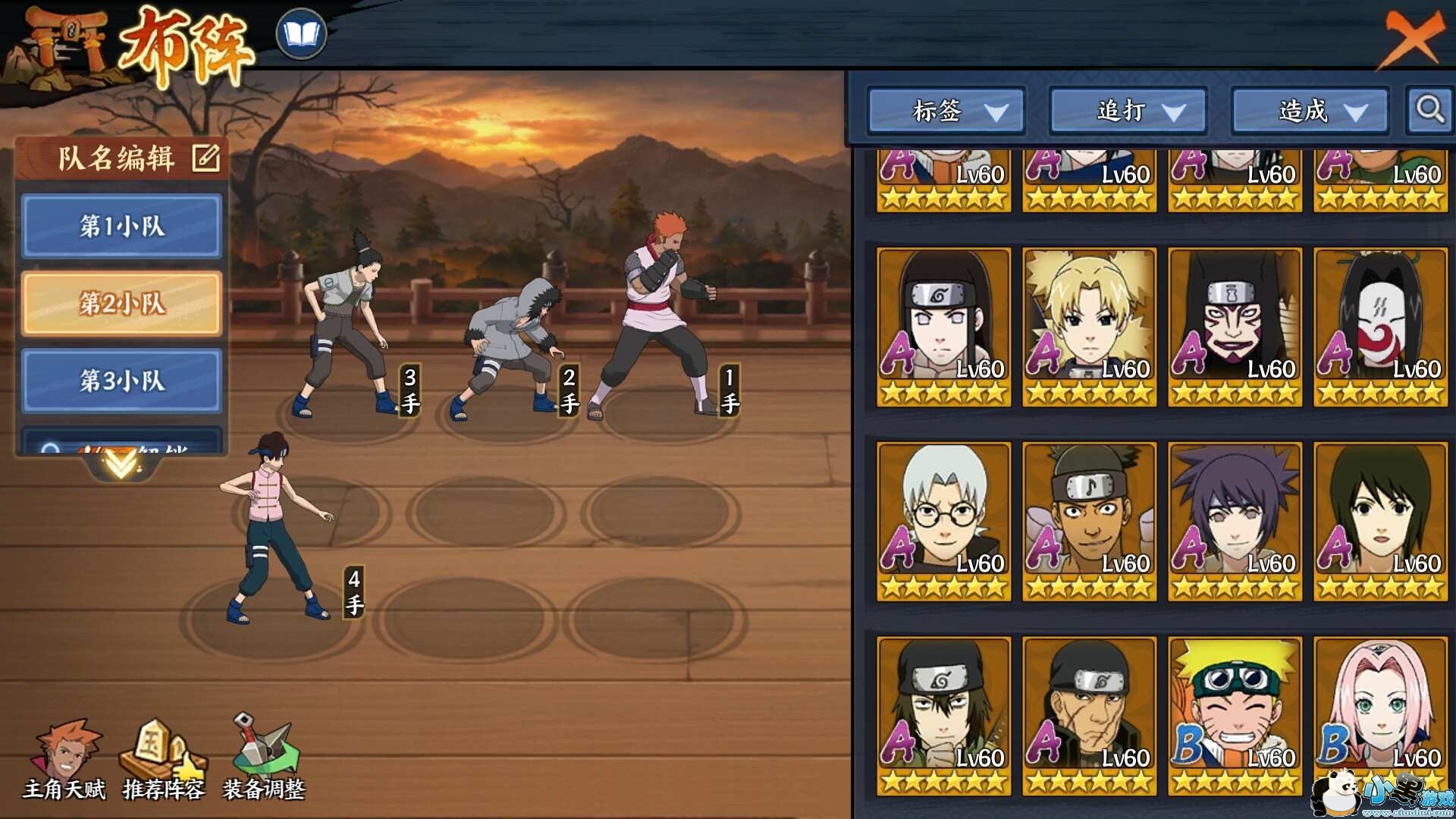Click the magnifying glass search button
Image resolution: width=1456 pixels, height=819 pixels.
[x=1429, y=110]
